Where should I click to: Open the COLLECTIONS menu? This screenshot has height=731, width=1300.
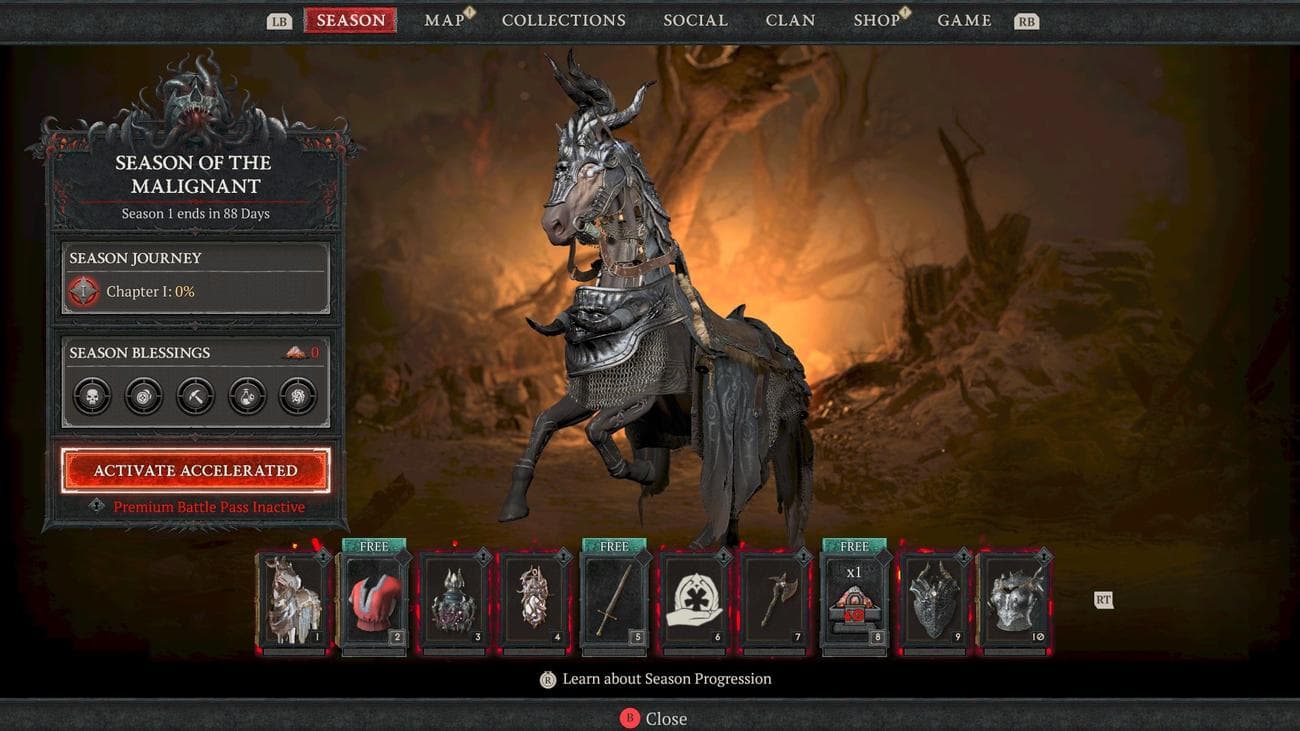point(563,19)
